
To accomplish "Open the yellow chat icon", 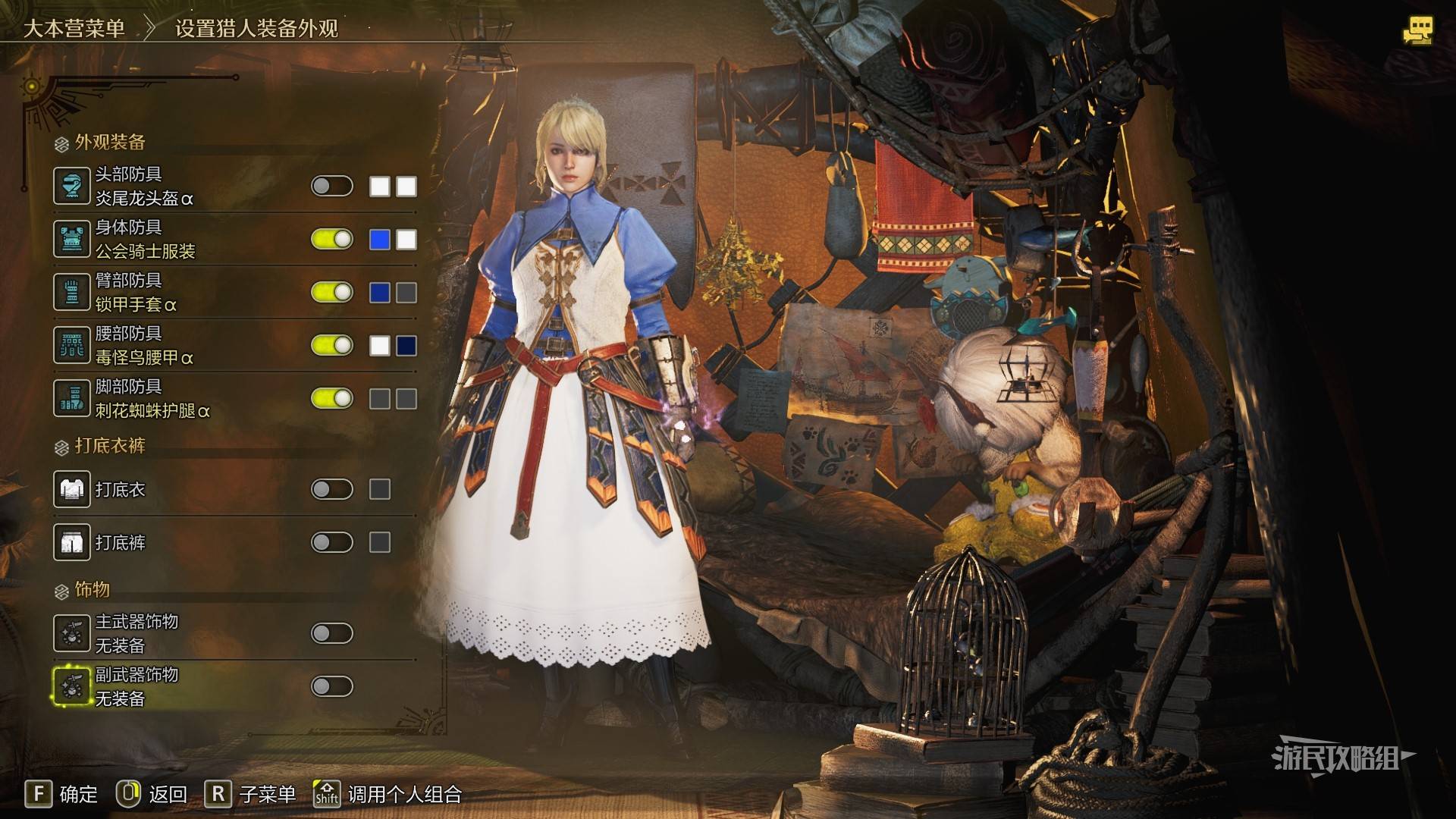I will click(1417, 30).
